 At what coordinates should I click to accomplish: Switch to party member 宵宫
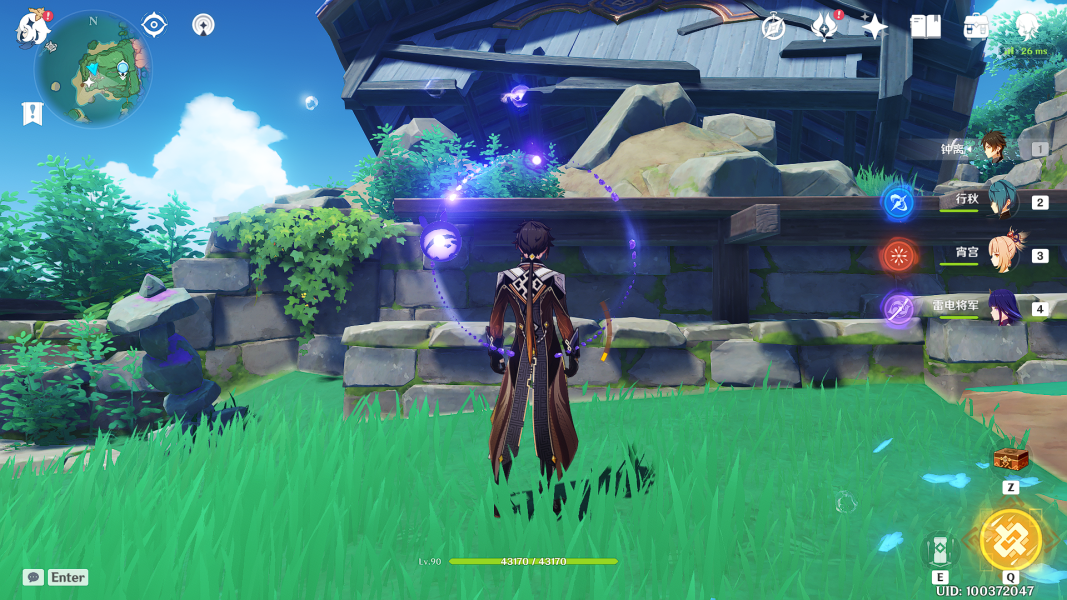[1003, 254]
